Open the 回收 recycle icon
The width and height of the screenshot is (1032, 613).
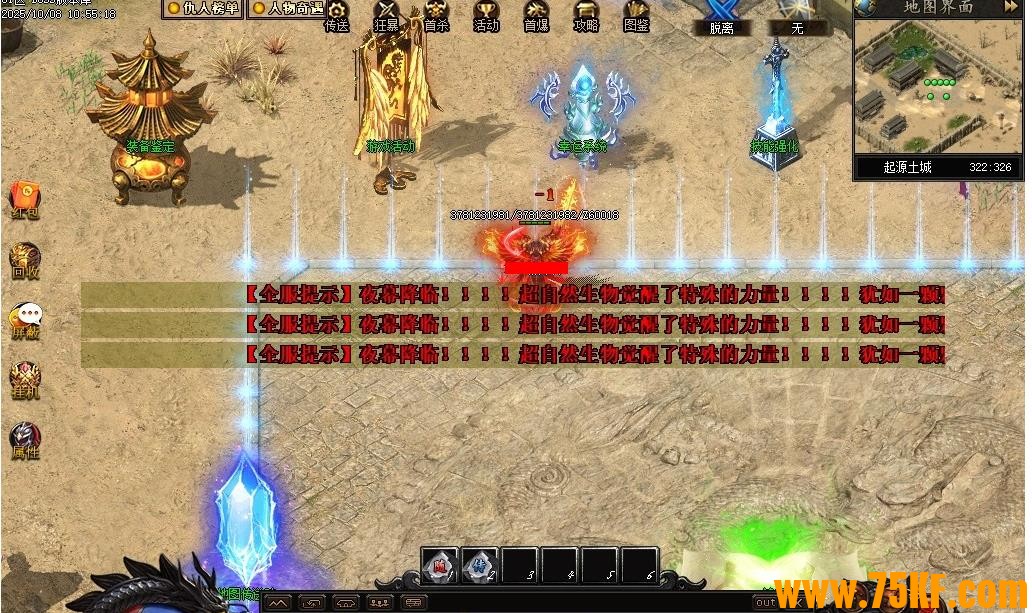pos(25,259)
